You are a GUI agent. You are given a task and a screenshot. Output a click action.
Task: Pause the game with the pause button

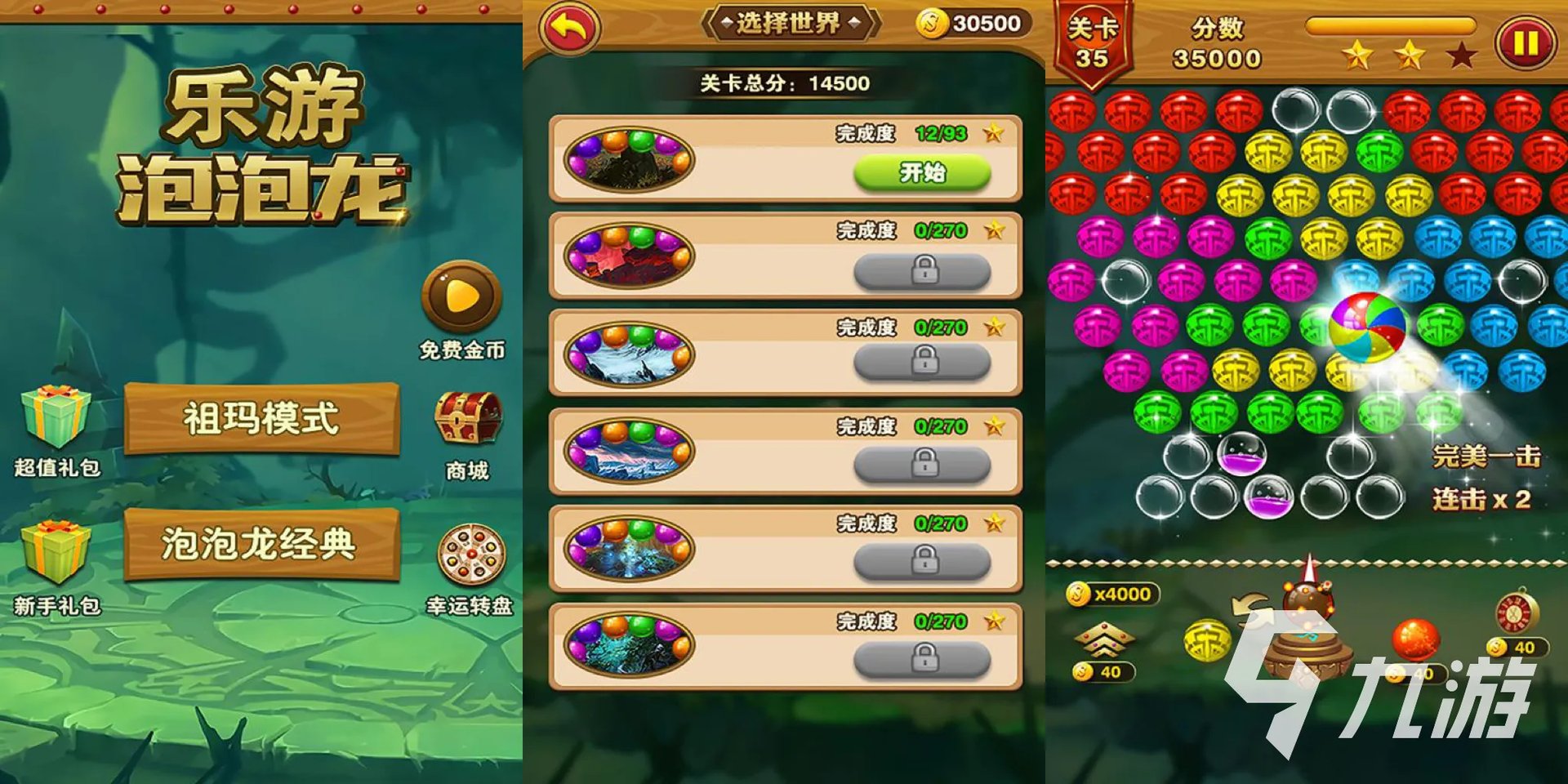pos(1525,42)
